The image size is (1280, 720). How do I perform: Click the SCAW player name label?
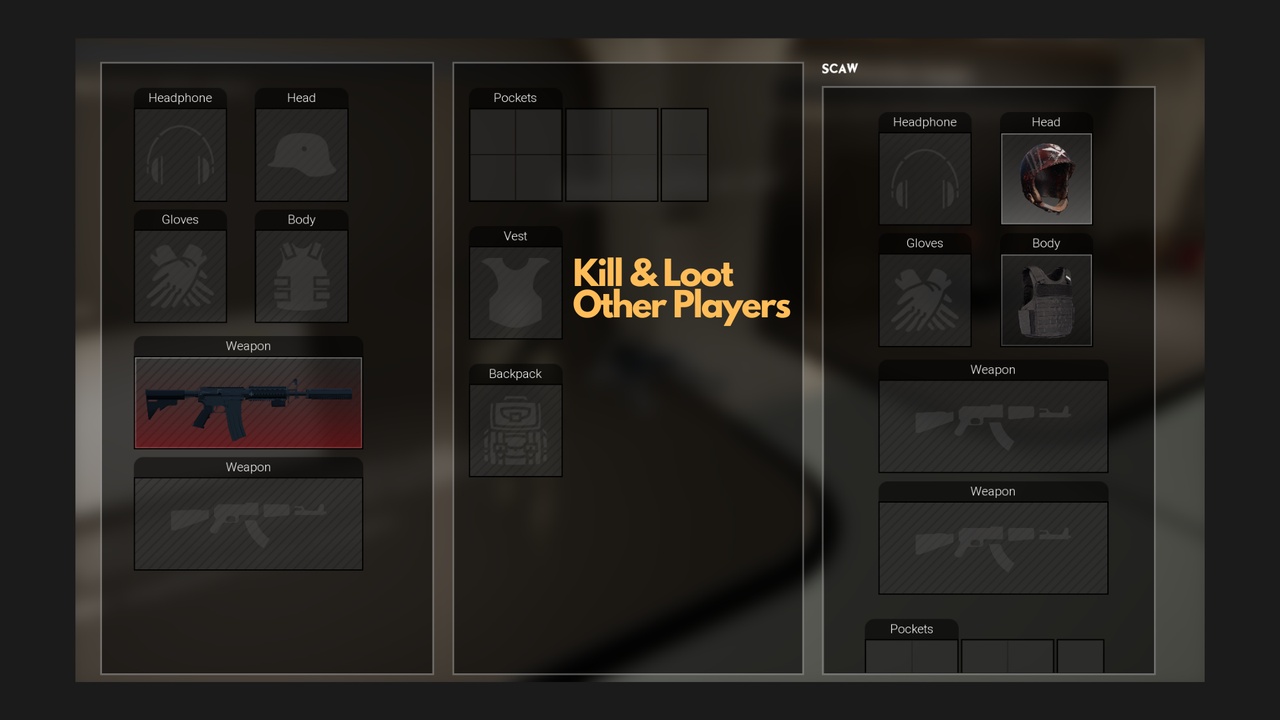[x=840, y=68]
